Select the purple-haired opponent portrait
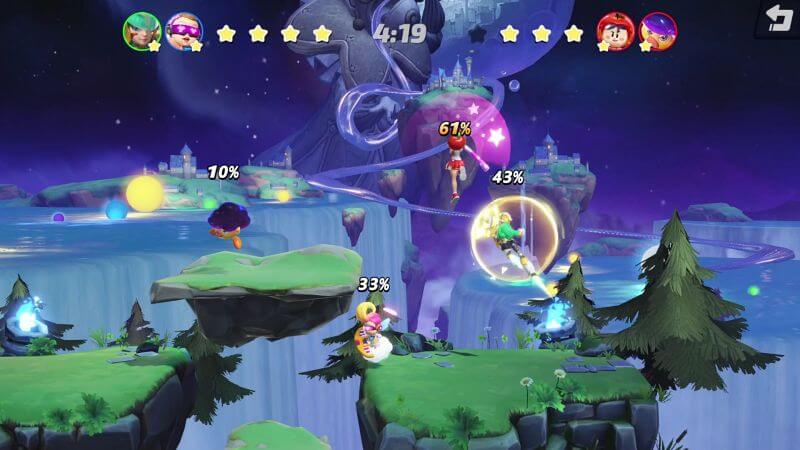The image size is (800, 450). coord(657,31)
